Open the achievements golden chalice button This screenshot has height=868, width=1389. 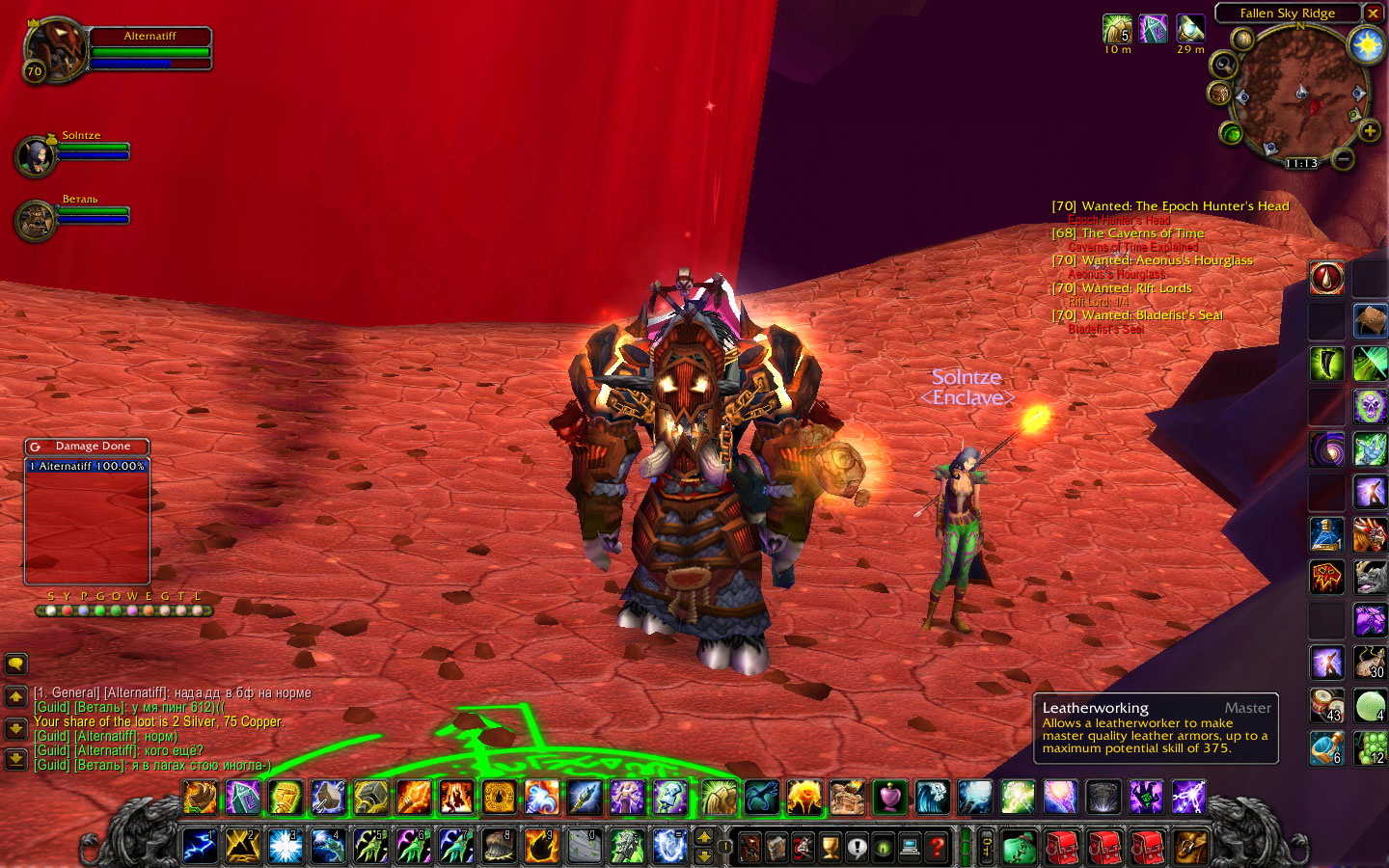[x=830, y=848]
